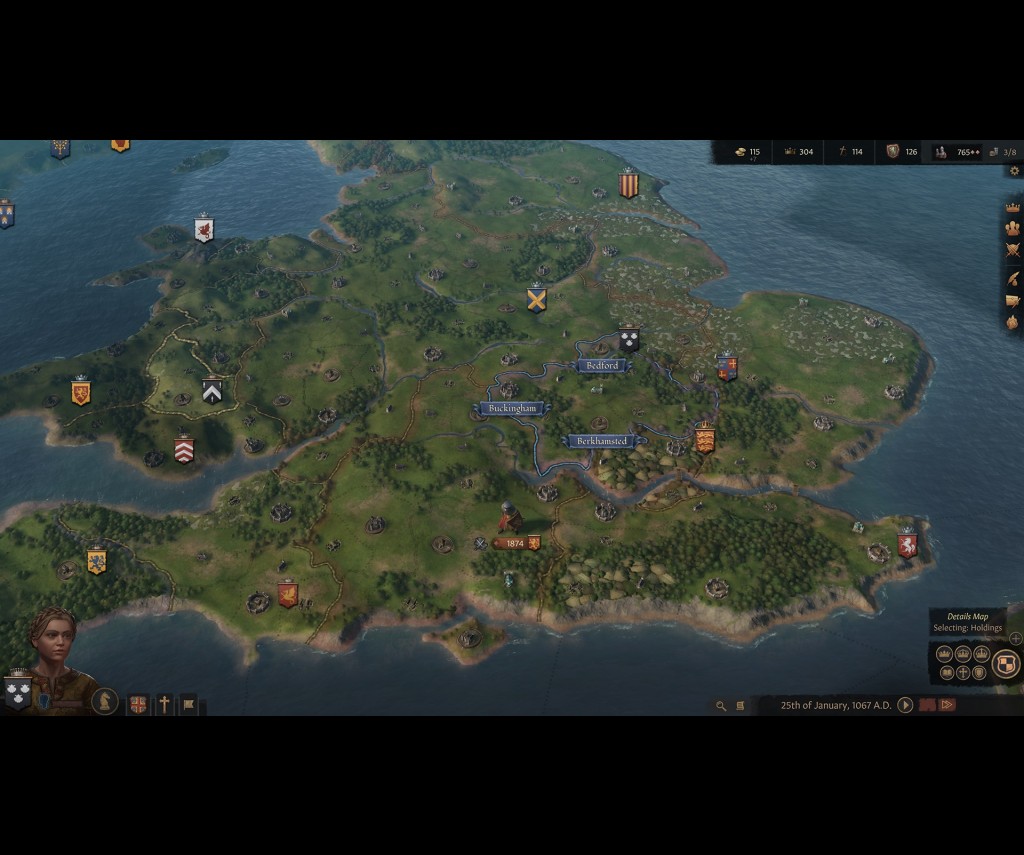
Task: Open the chess knight lifestyle icon
Action: pos(105,701)
